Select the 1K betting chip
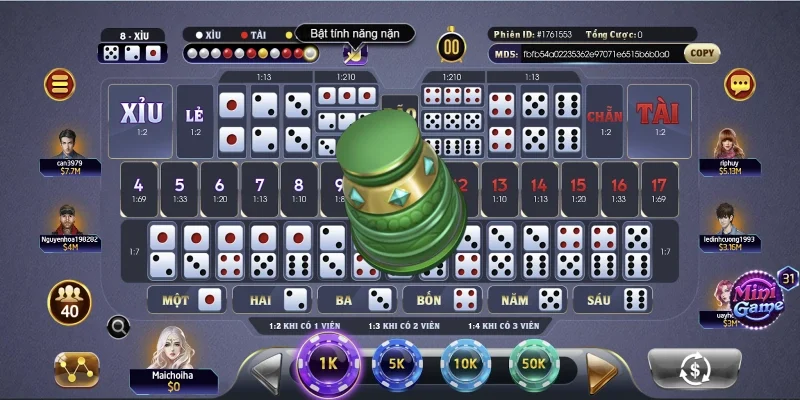This screenshot has height=400, width=800. pyautogui.click(x=327, y=364)
